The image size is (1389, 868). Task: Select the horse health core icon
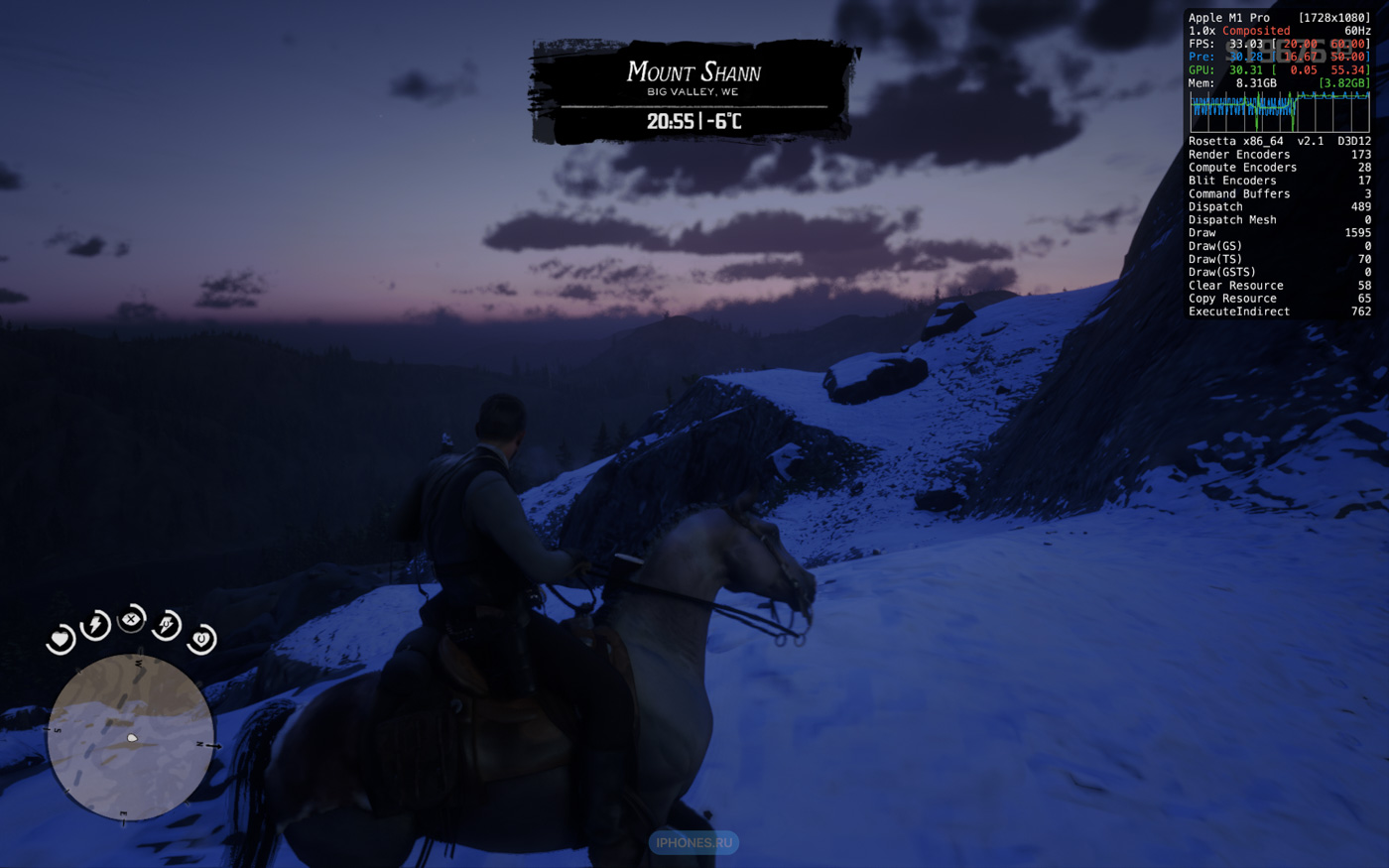(x=201, y=639)
